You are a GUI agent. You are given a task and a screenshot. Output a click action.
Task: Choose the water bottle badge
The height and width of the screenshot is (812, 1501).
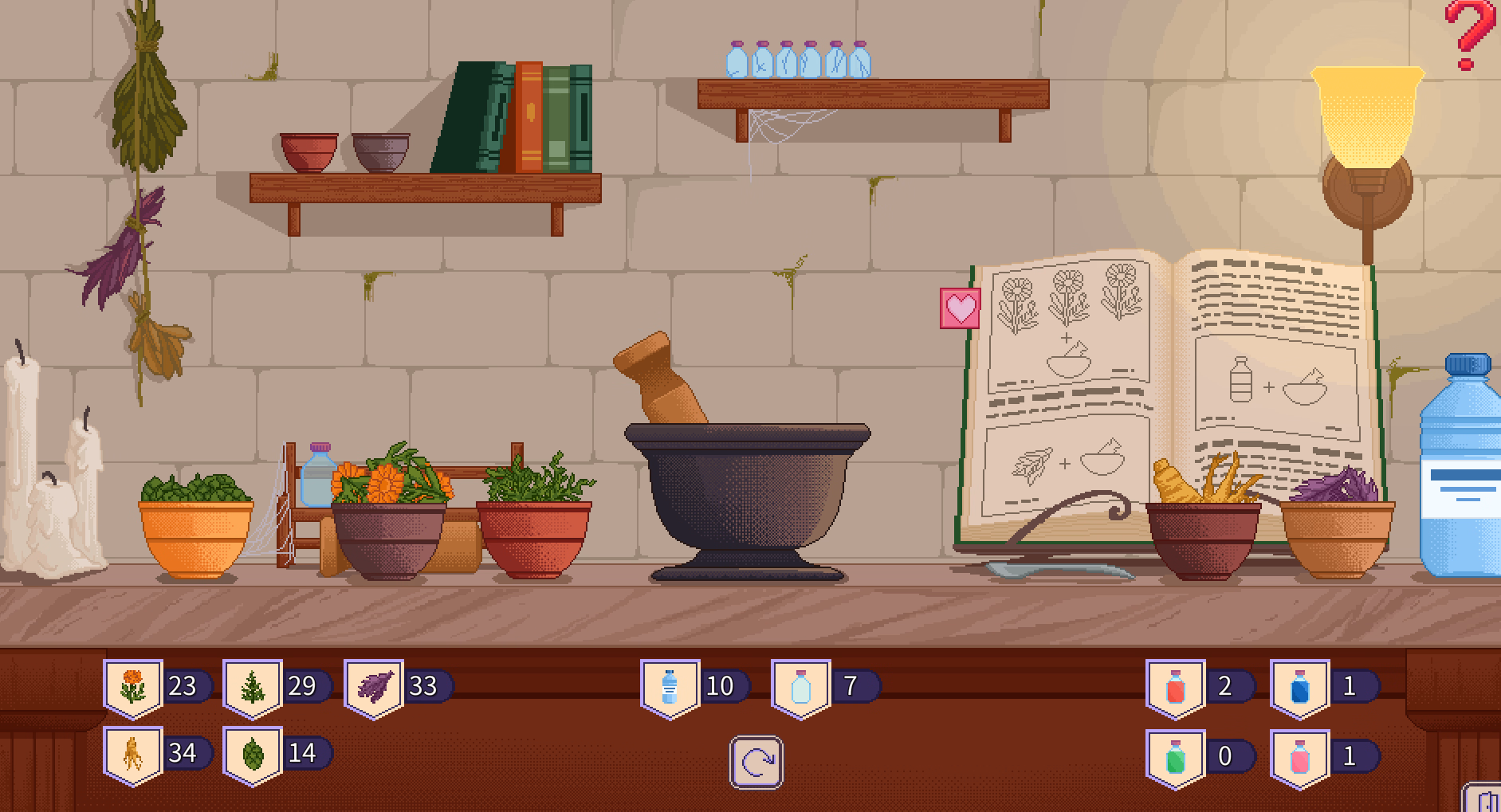coord(670,687)
